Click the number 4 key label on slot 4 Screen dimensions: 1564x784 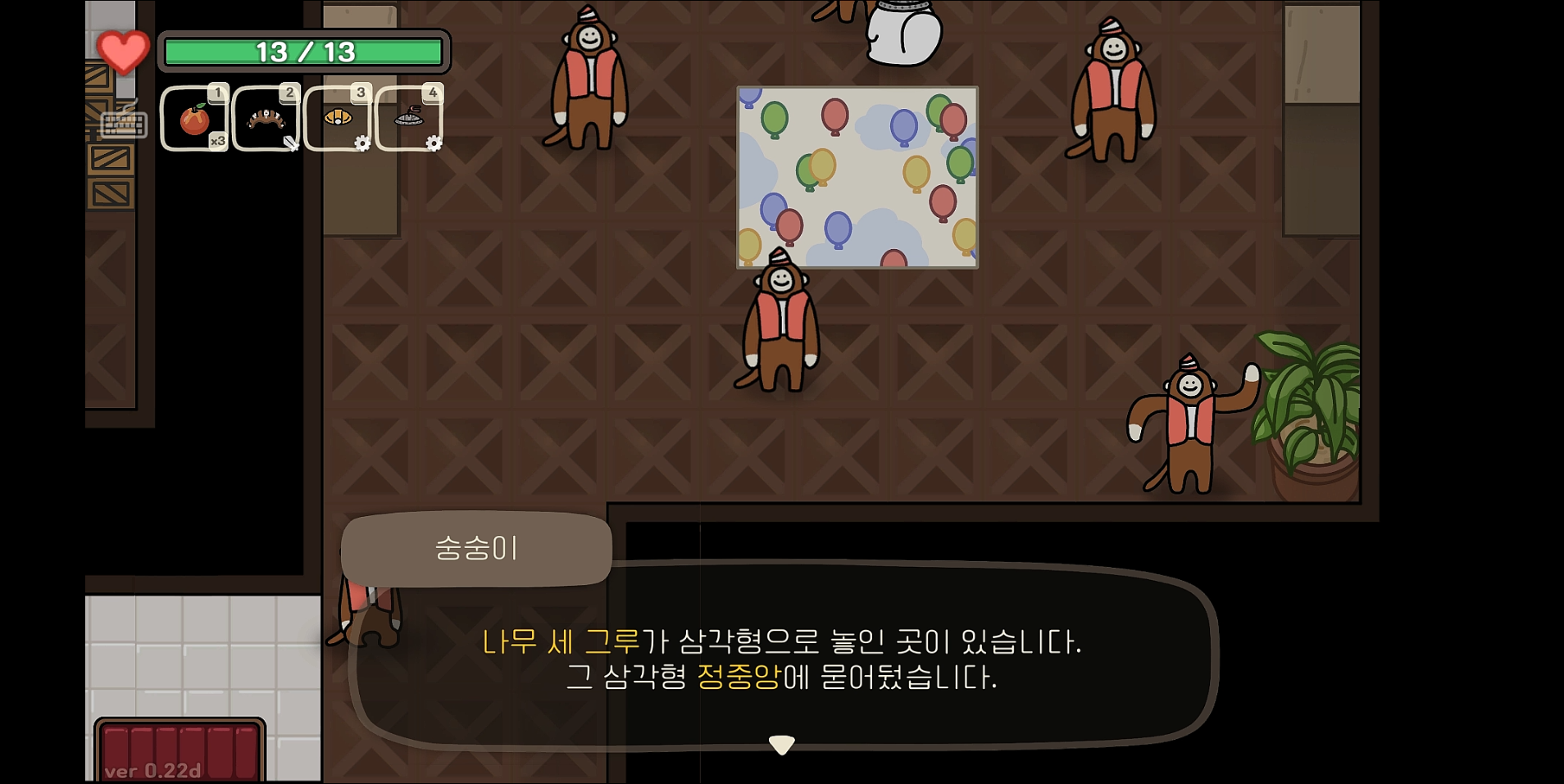point(432,93)
